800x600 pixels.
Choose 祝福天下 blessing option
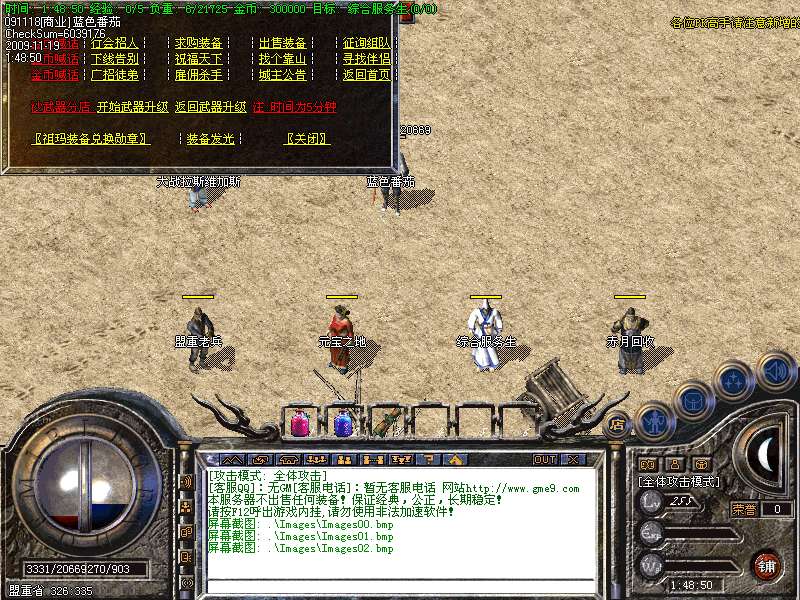point(199,59)
